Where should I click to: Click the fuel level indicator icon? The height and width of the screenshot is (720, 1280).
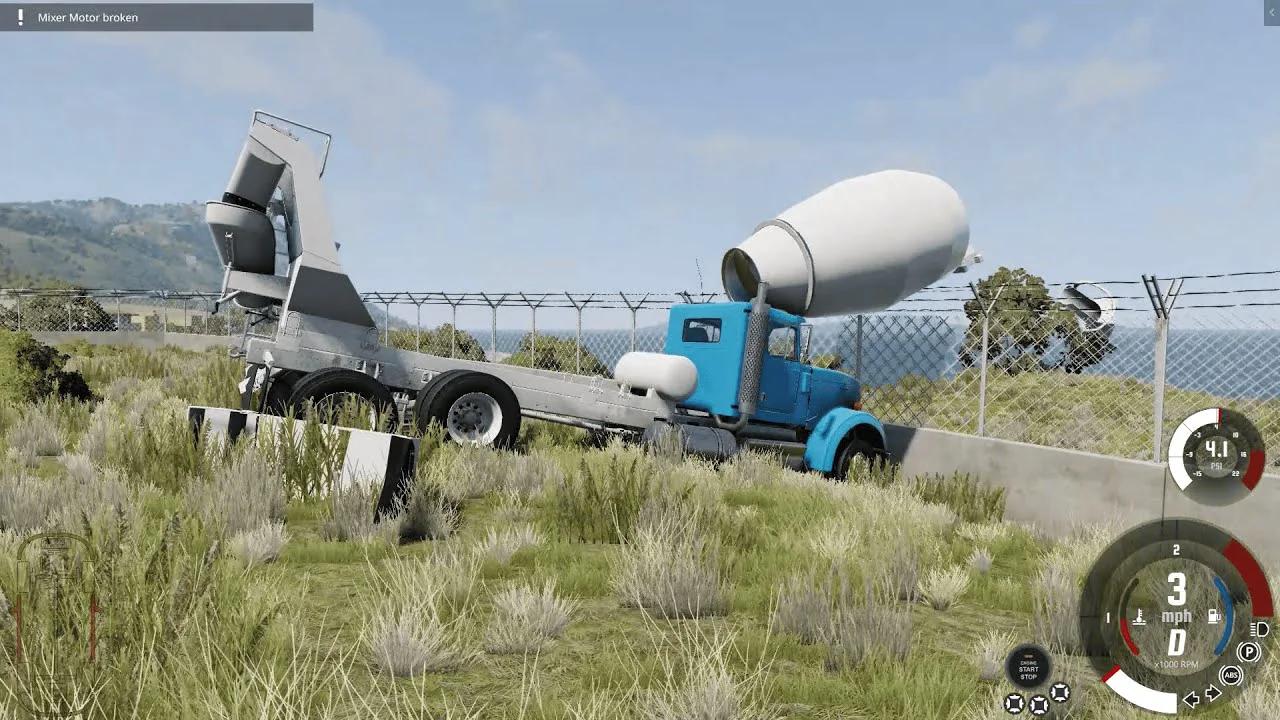1213,614
